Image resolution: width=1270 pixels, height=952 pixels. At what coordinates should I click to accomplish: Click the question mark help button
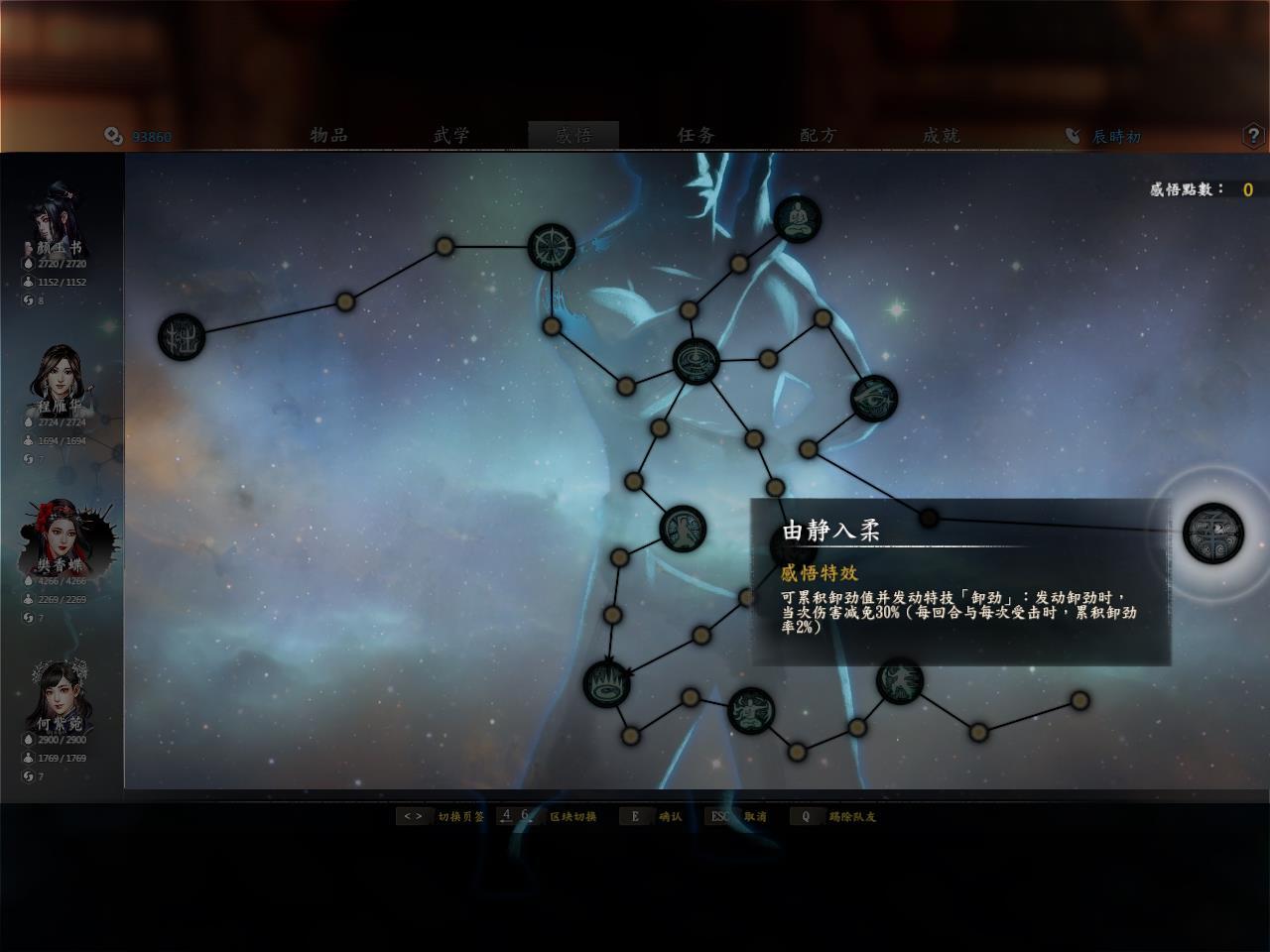(1253, 136)
